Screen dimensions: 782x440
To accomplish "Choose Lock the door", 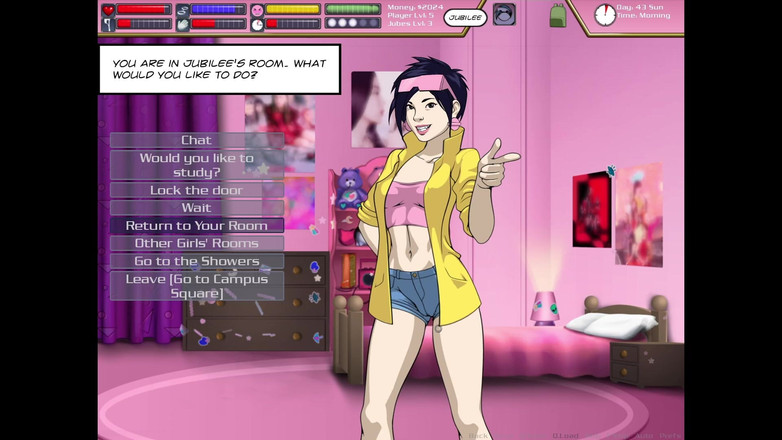I will pos(196,190).
